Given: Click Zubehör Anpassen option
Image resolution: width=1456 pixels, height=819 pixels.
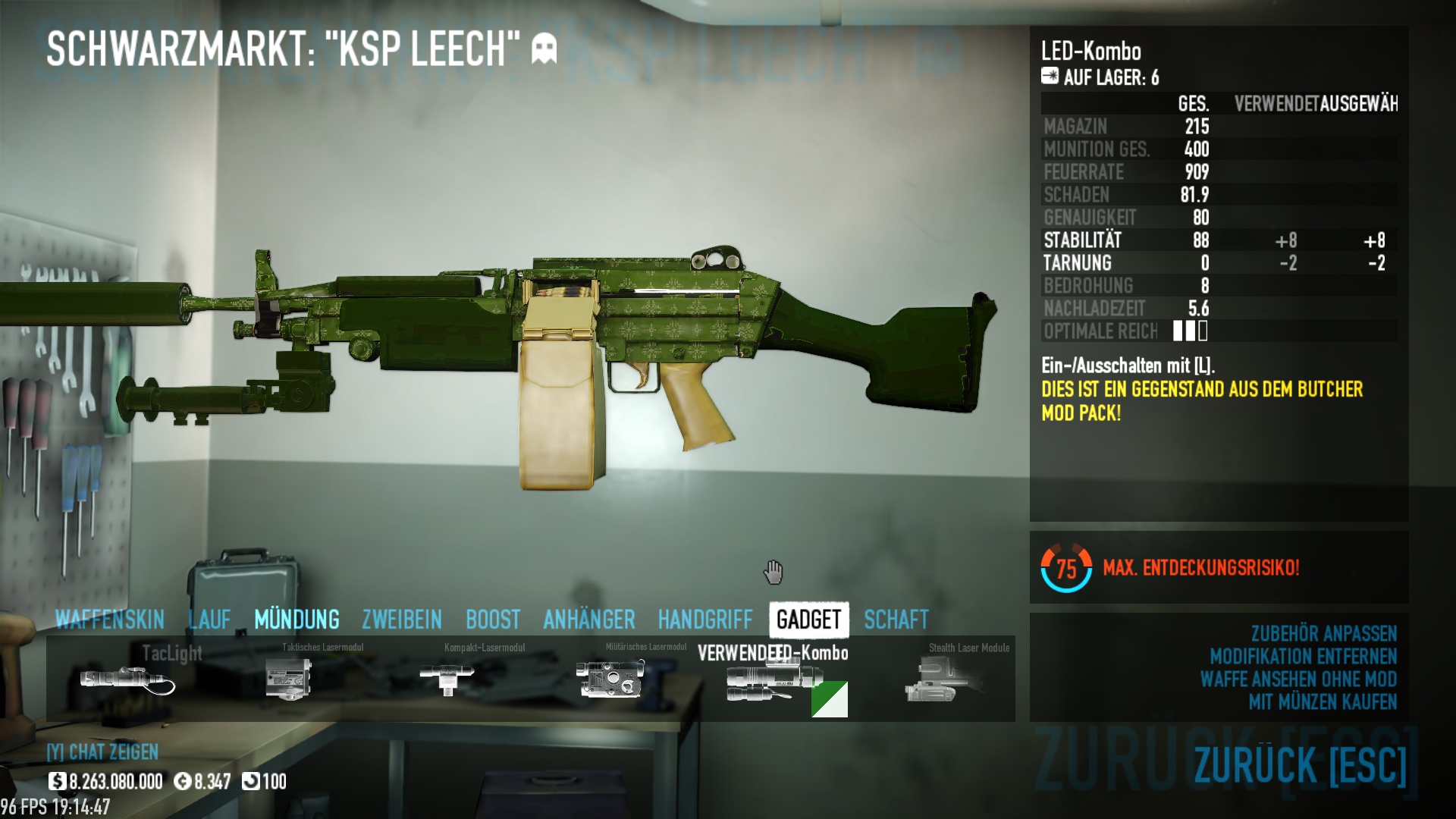Looking at the screenshot, I should (x=1323, y=633).
